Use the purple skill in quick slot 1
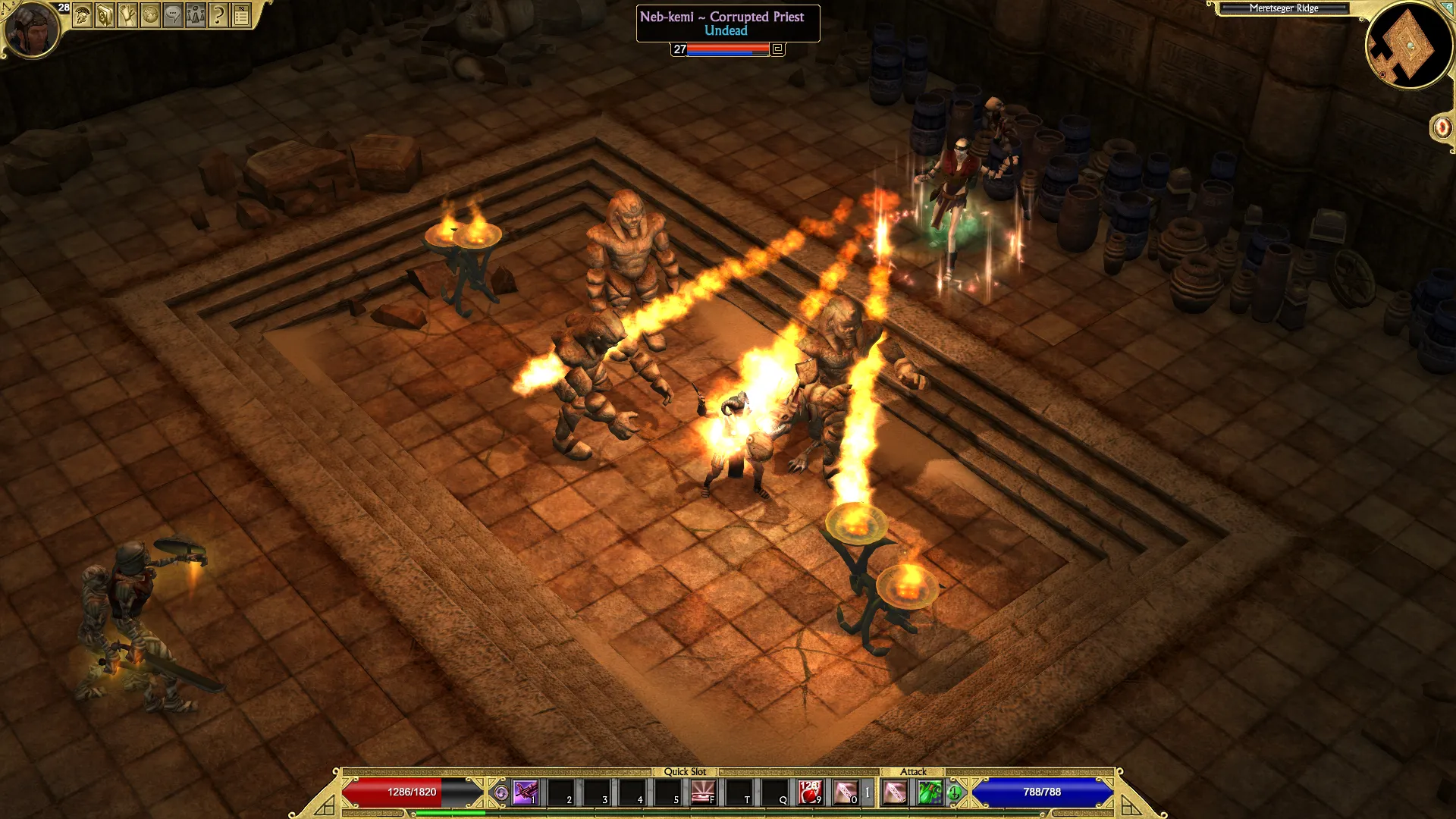This screenshot has height=819, width=1456. 525,792
